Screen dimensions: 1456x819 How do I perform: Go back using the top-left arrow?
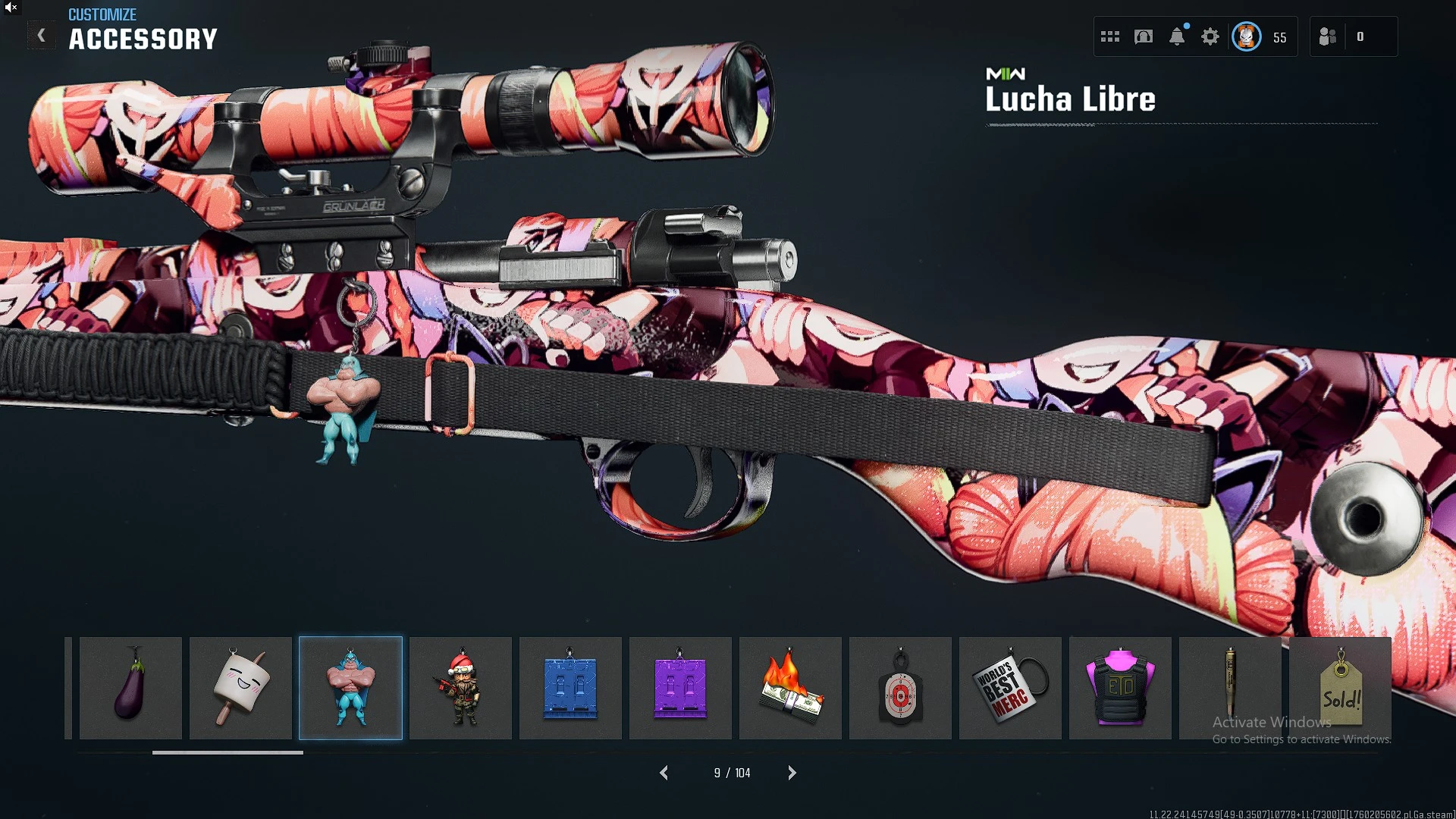pyautogui.click(x=42, y=36)
